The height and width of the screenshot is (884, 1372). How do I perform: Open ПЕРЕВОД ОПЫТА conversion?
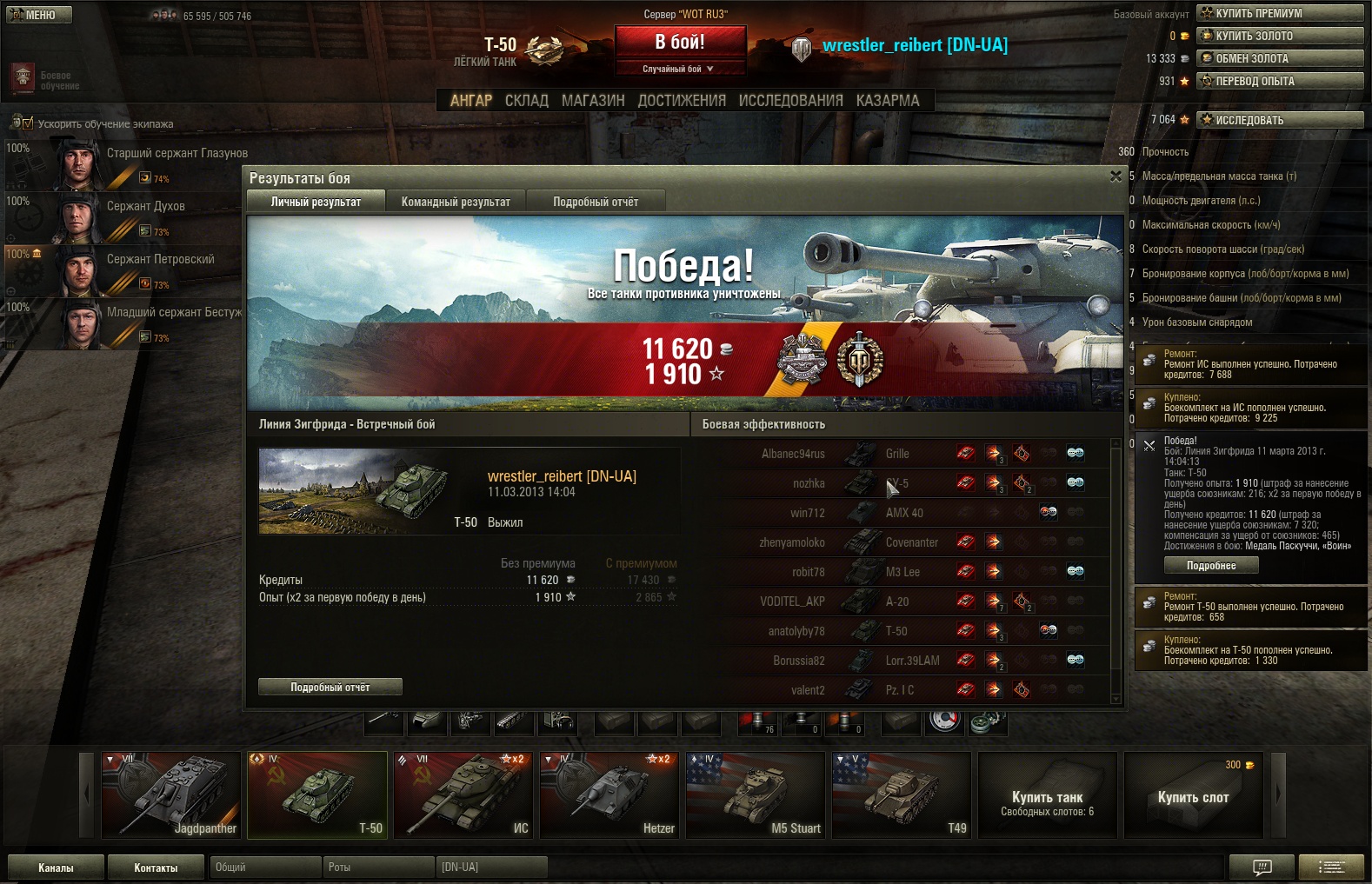[x=1280, y=81]
